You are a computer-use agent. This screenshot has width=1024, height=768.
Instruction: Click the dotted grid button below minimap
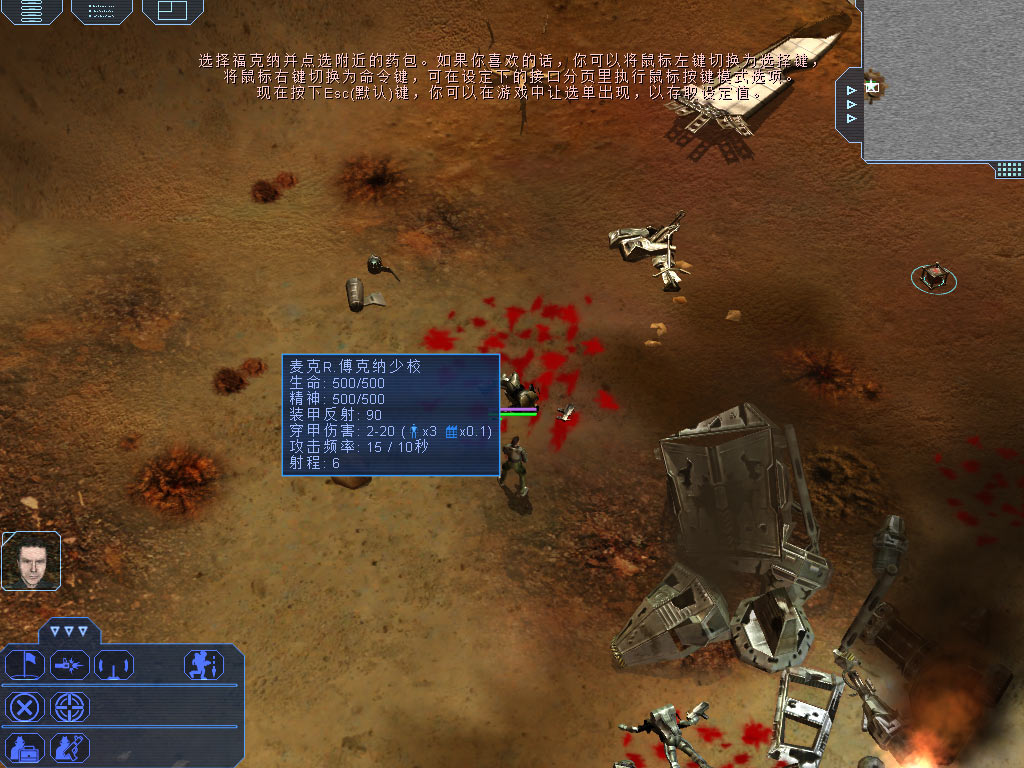point(1009,169)
